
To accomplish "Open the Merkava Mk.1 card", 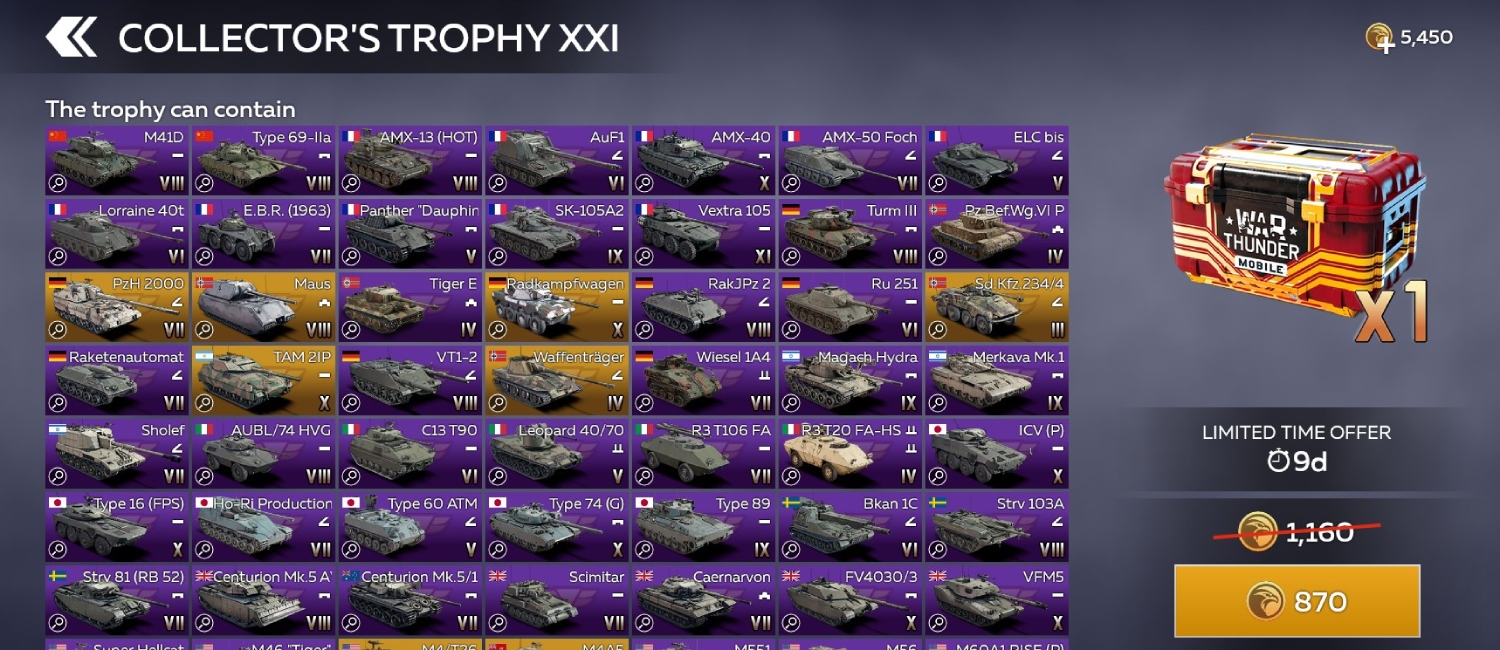I will [x=996, y=380].
